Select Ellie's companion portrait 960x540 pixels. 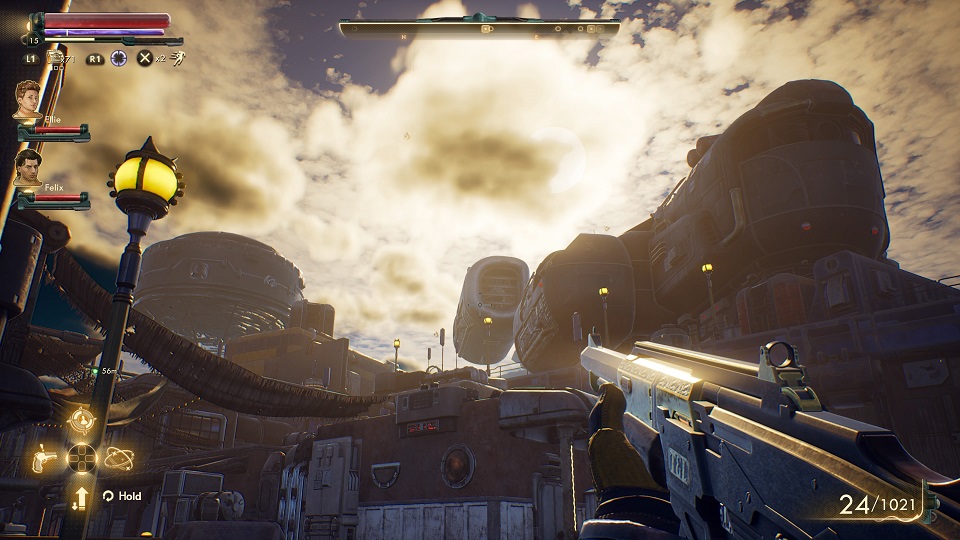(x=28, y=100)
